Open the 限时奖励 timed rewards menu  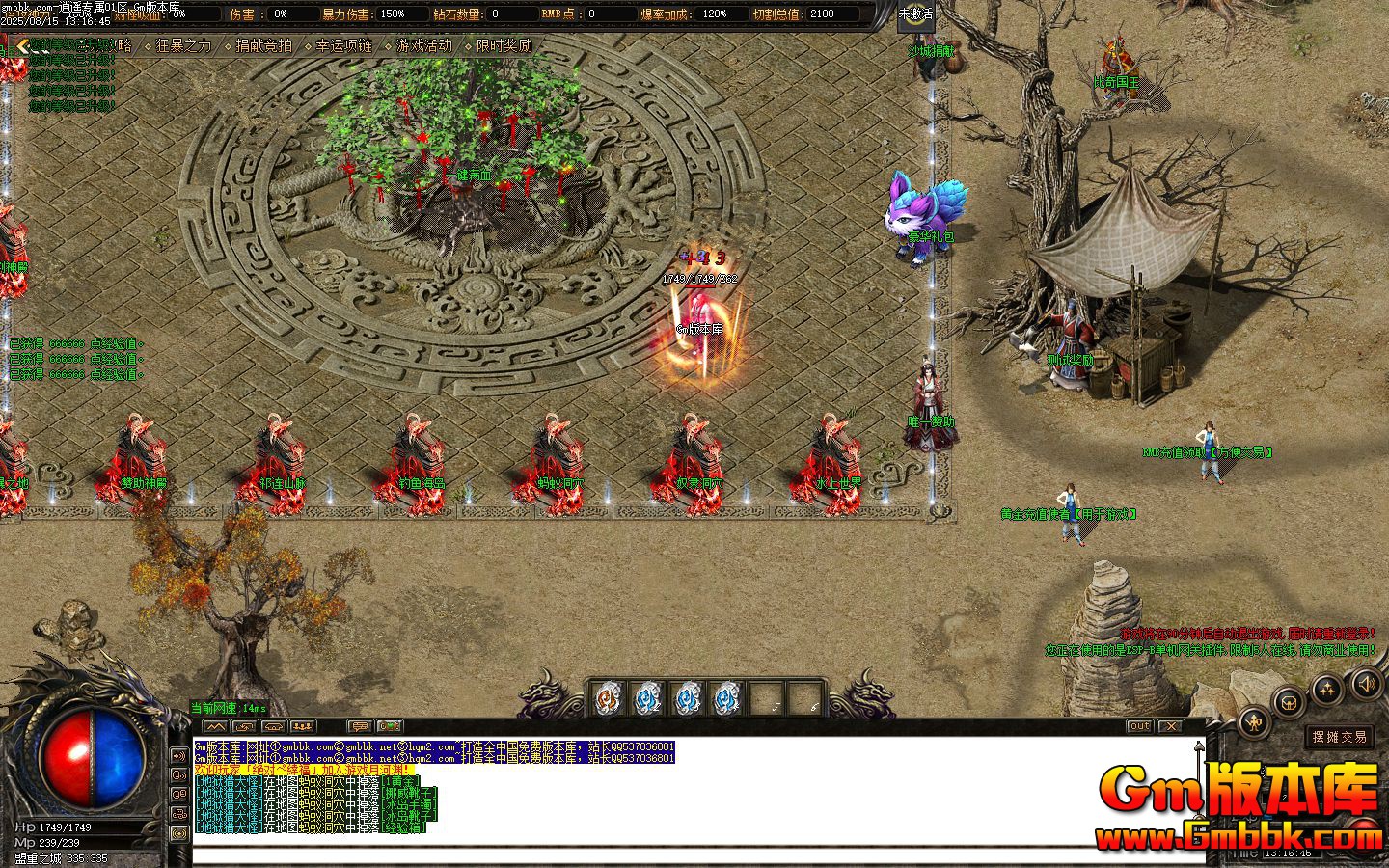(x=504, y=45)
